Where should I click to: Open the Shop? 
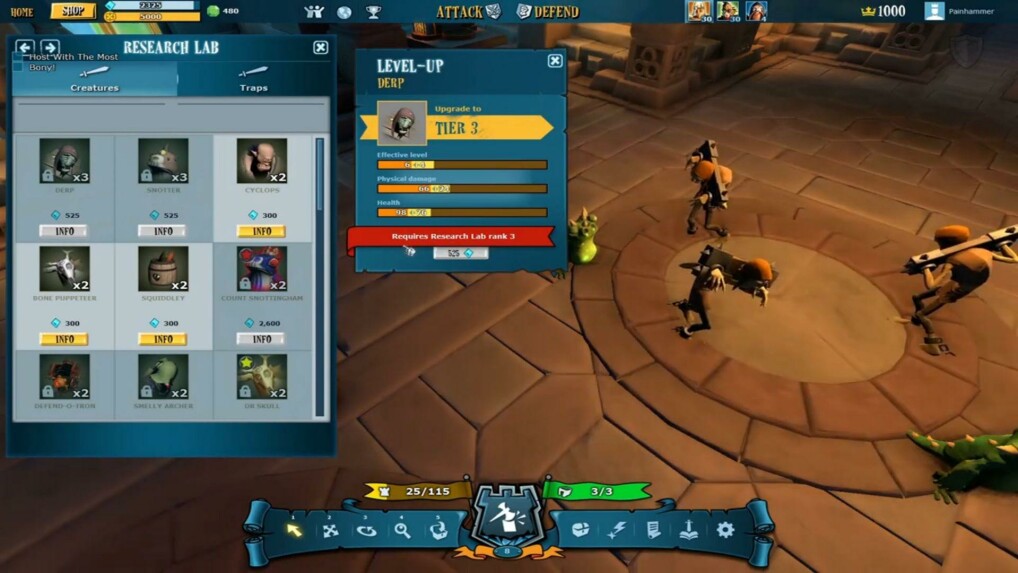[73, 11]
